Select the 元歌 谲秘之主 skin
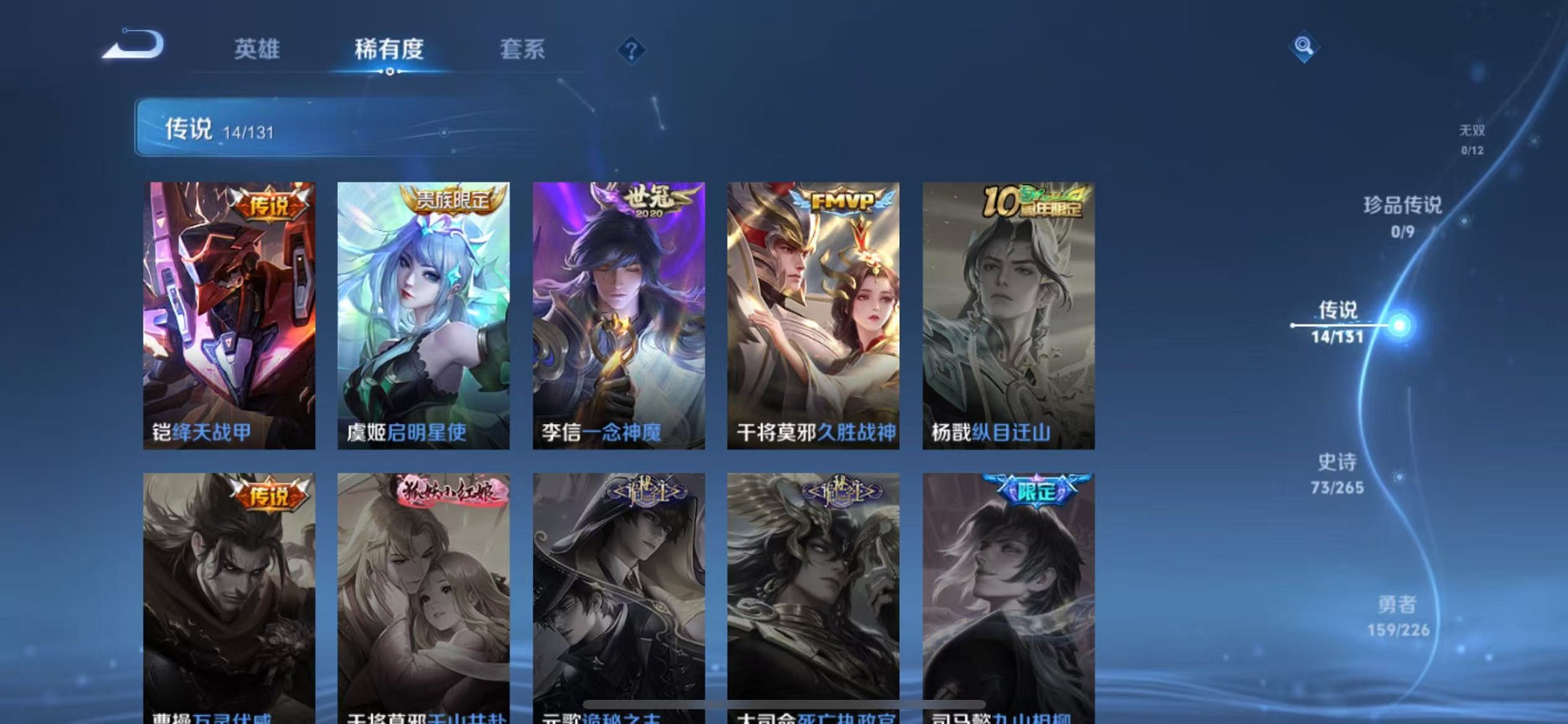This screenshot has height=724, width=1568. click(x=618, y=590)
